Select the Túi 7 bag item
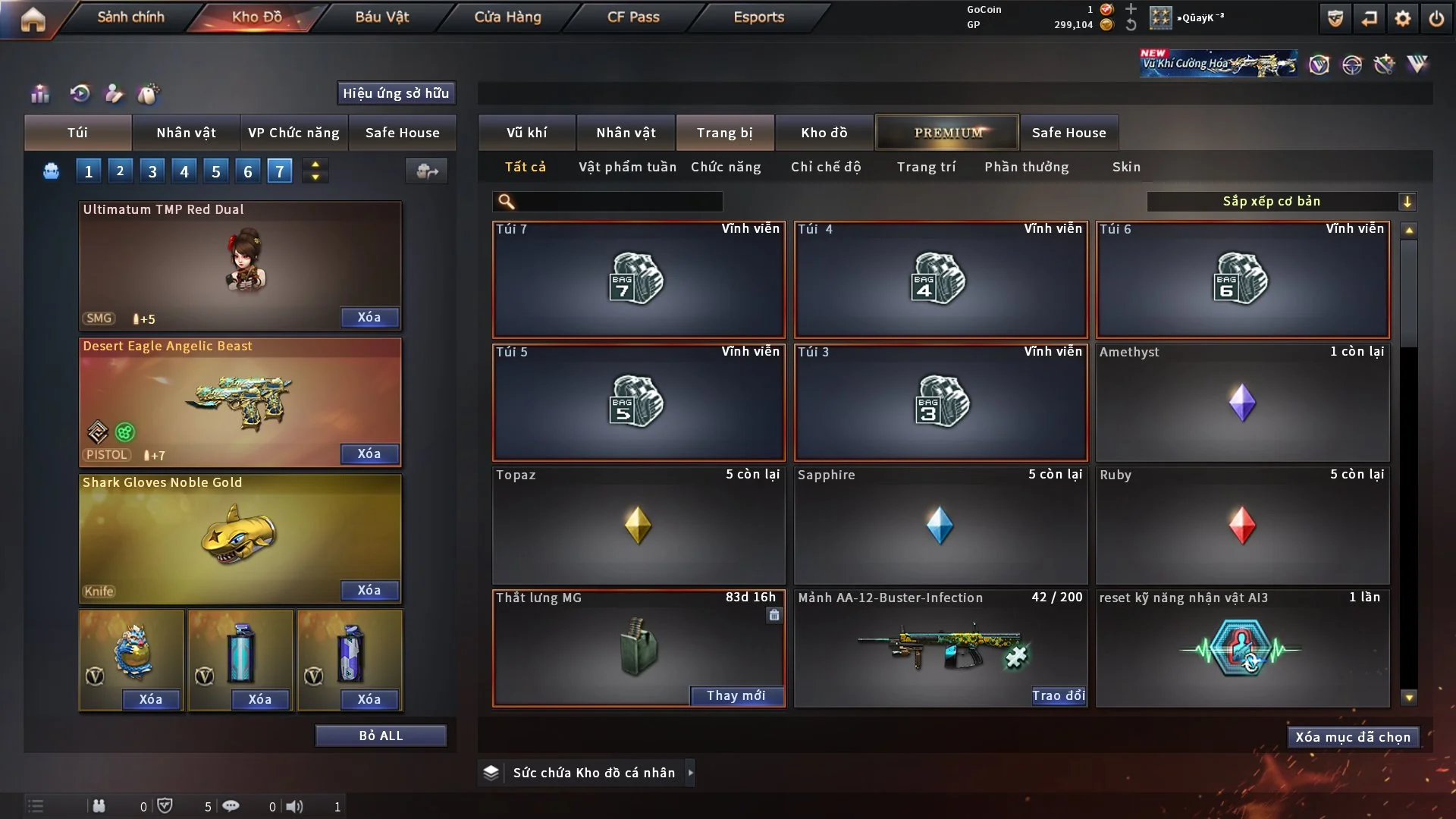Screen dimensions: 1456x819 639,280
